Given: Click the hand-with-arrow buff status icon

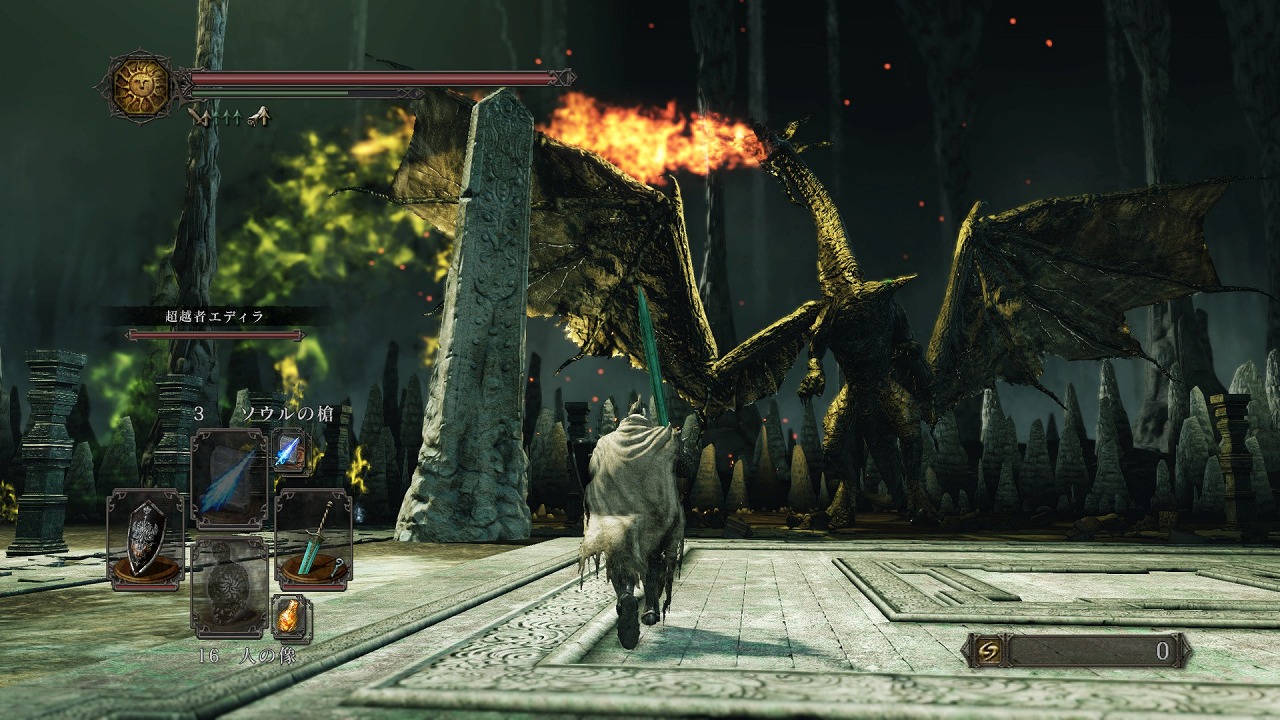Looking at the screenshot, I should coord(259,117).
